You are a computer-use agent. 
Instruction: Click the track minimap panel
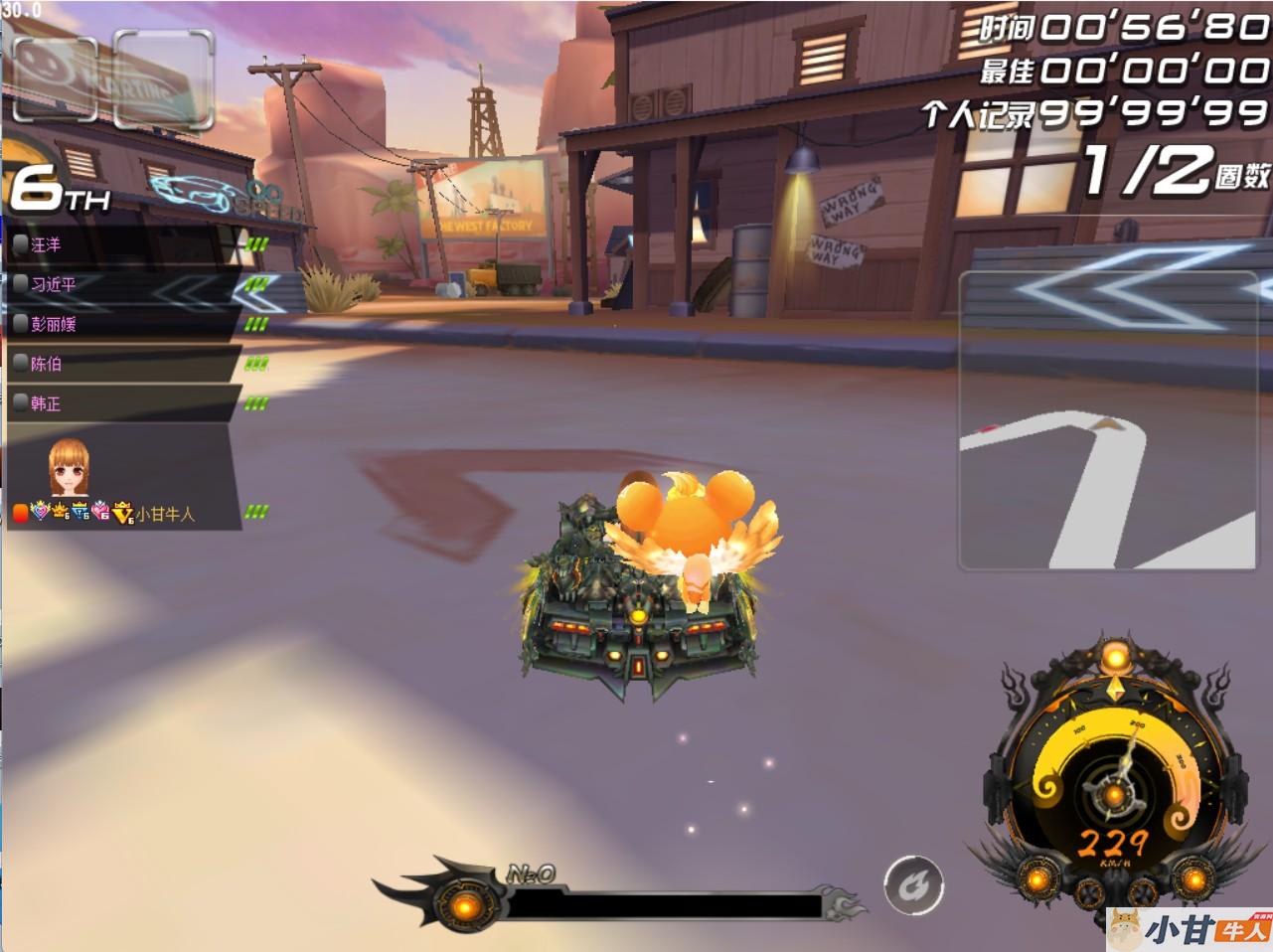pos(1107,421)
